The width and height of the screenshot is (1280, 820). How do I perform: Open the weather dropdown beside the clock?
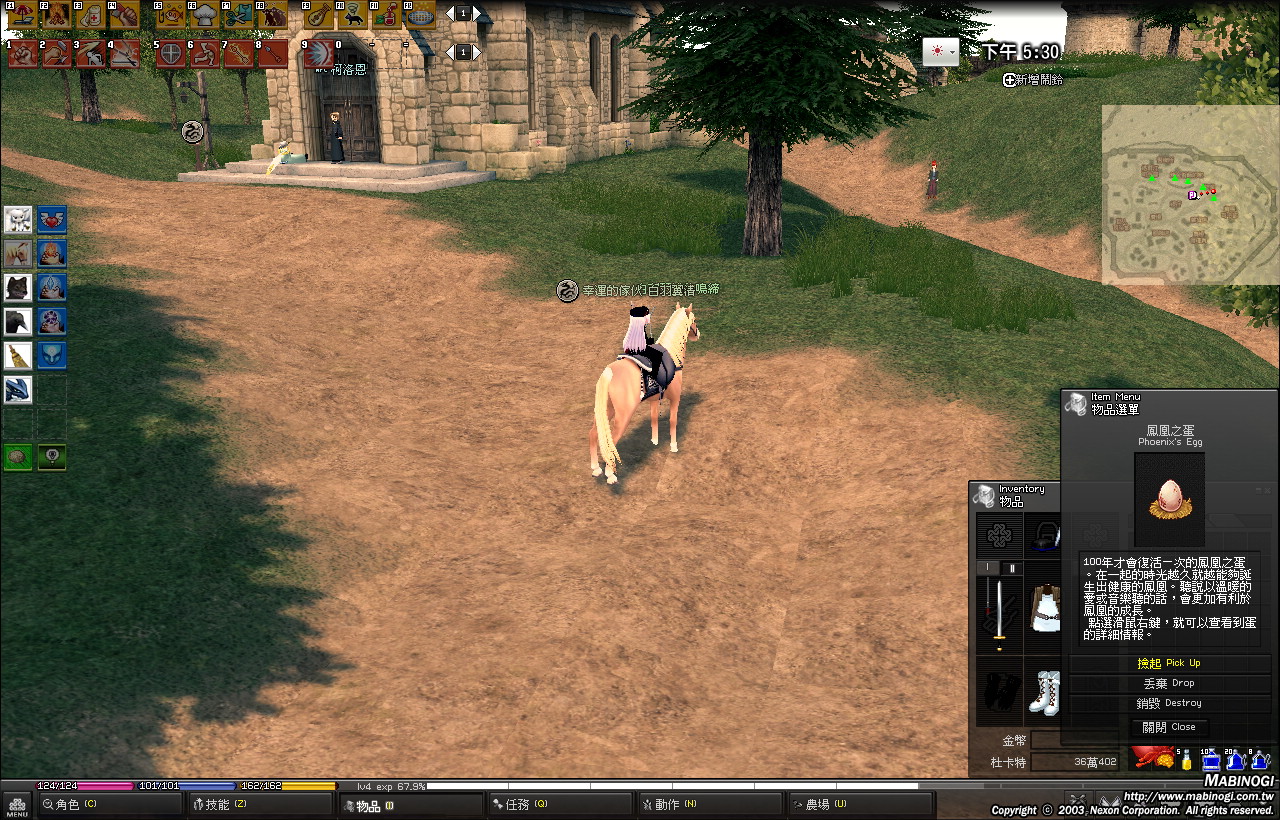coord(940,52)
